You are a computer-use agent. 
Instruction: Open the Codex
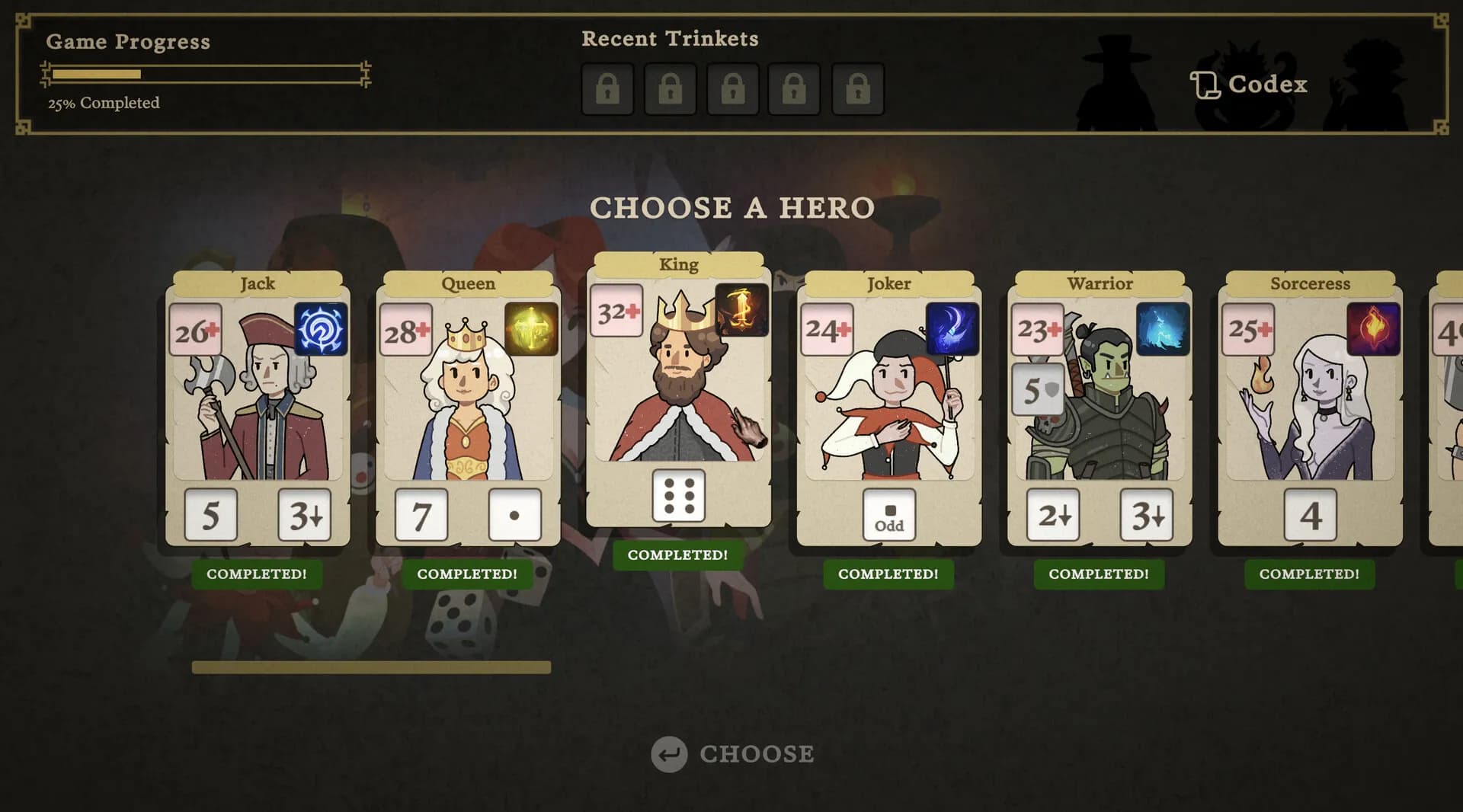(1250, 84)
